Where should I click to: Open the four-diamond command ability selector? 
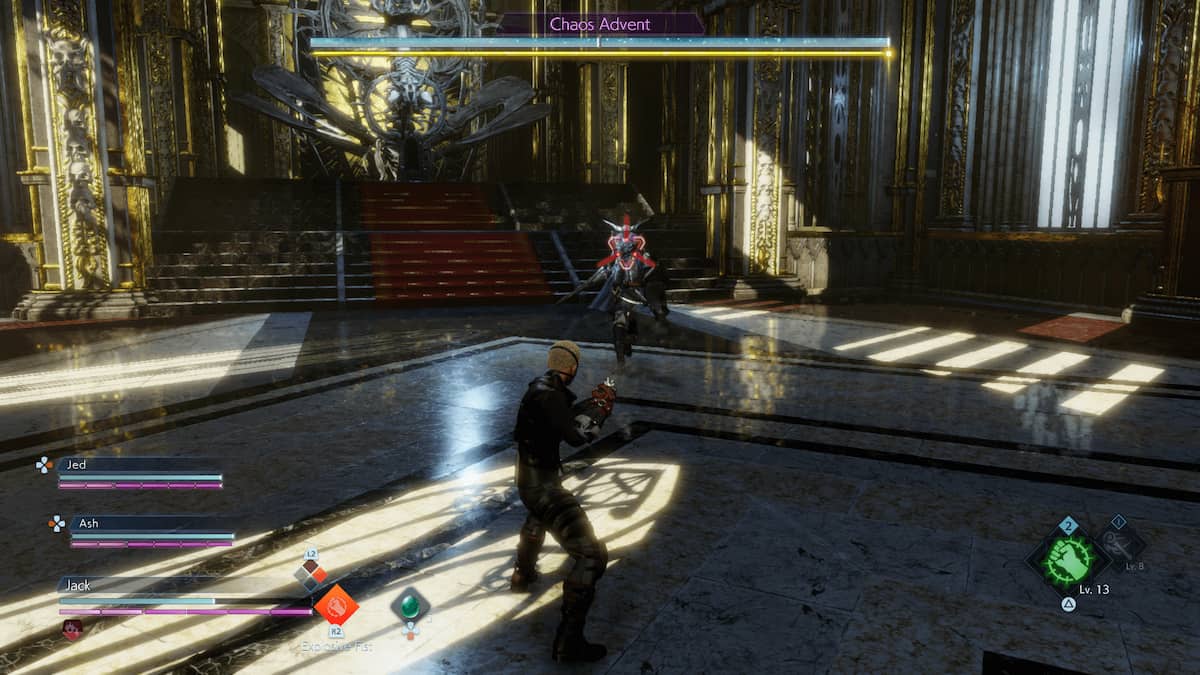(x=310, y=572)
